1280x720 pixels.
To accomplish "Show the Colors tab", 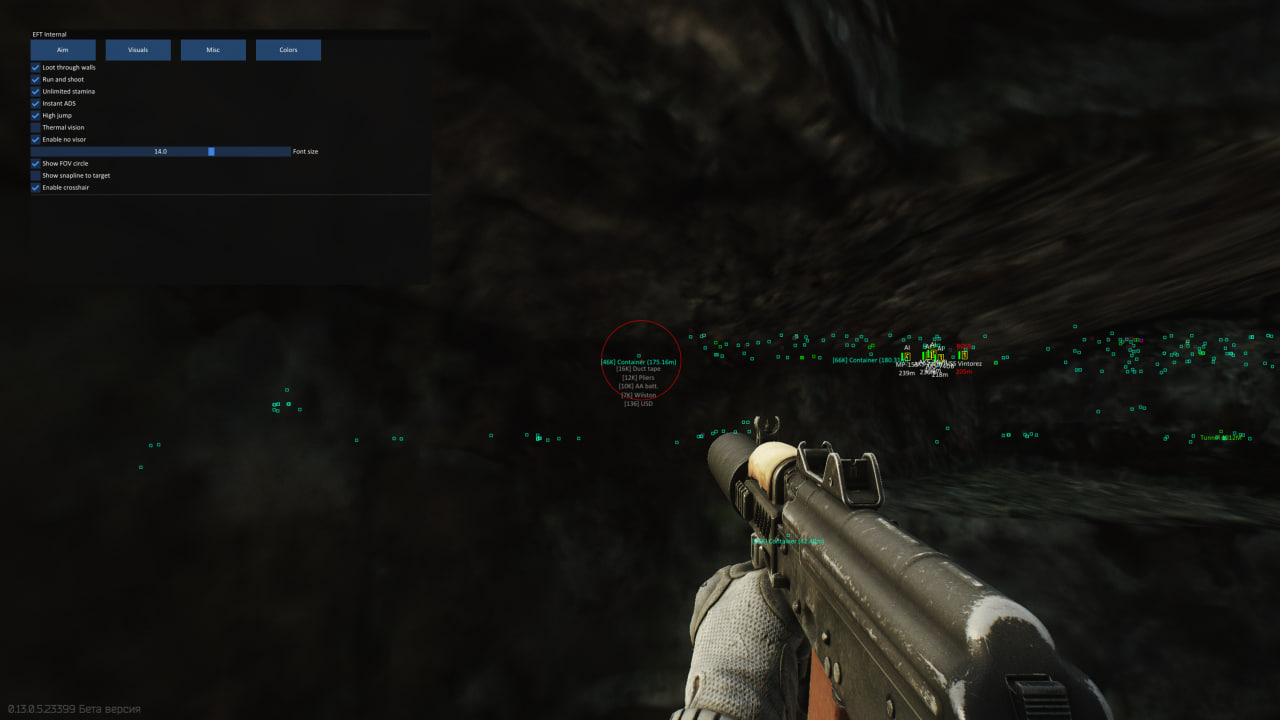I will [x=288, y=50].
